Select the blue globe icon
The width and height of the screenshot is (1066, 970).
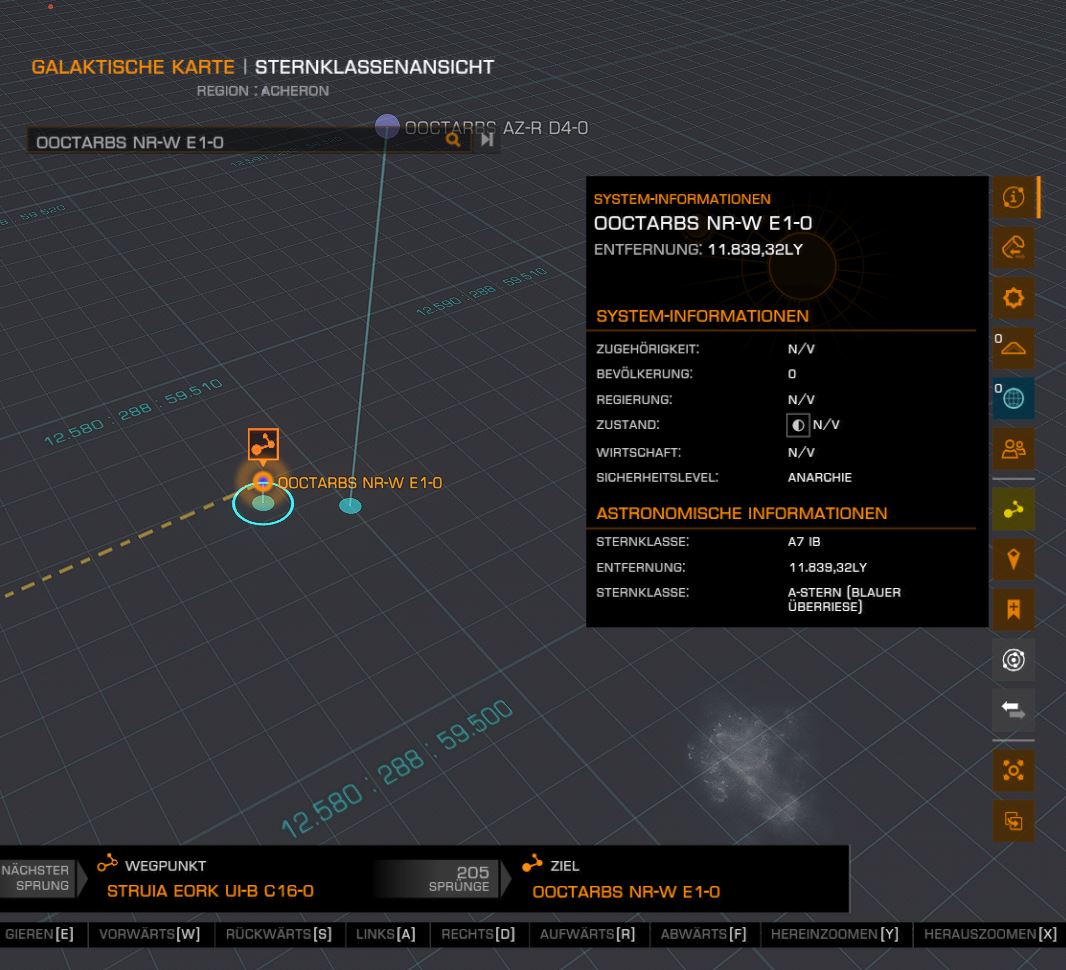[x=1014, y=398]
